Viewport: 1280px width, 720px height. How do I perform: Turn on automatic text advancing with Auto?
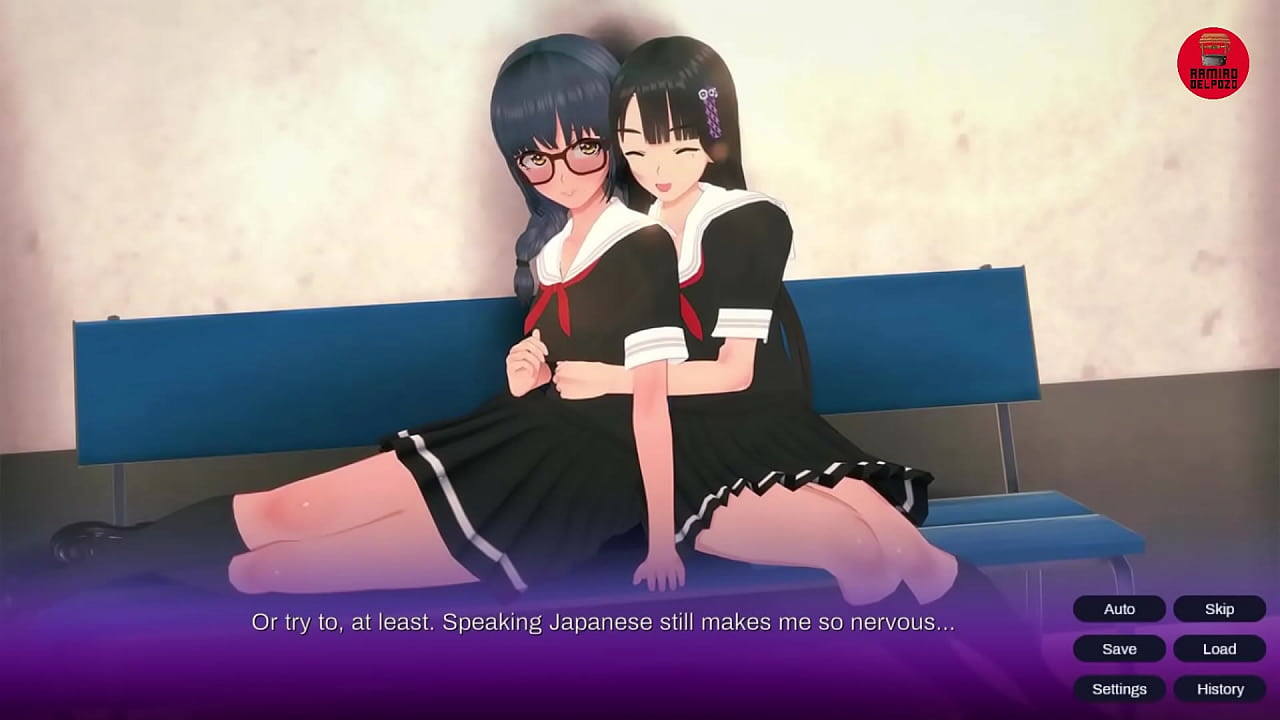click(1118, 609)
